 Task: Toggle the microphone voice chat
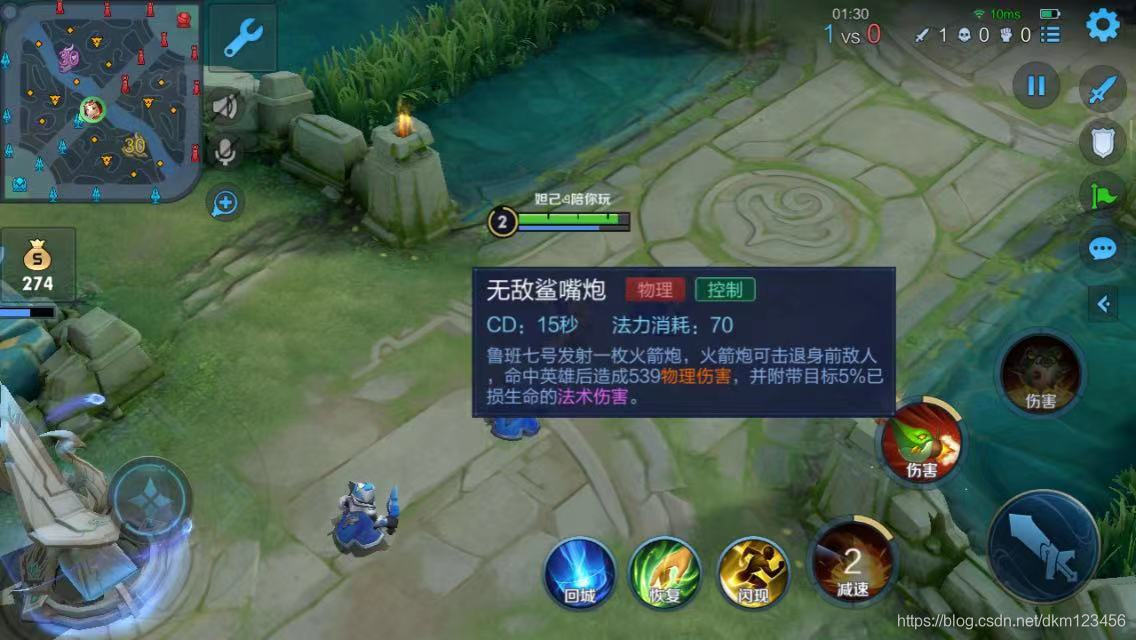(227, 152)
